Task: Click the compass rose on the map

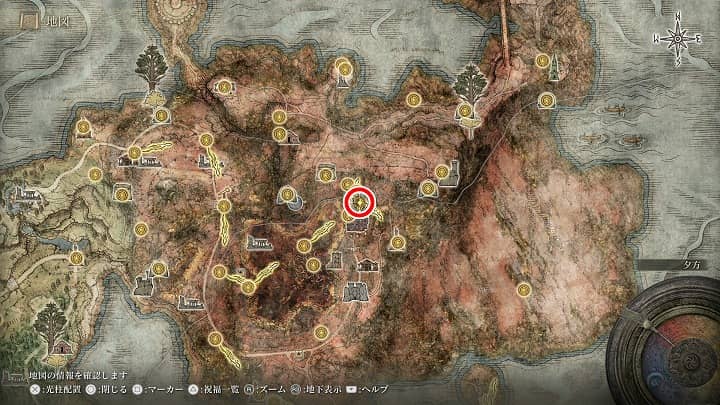Action: (x=677, y=39)
